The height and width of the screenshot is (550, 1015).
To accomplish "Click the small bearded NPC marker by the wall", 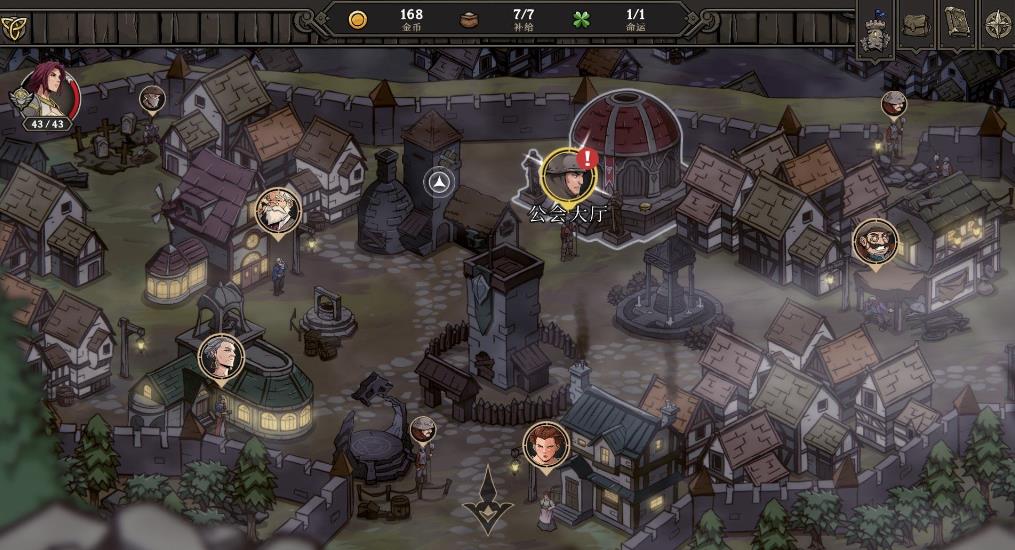I will [x=894, y=103].
